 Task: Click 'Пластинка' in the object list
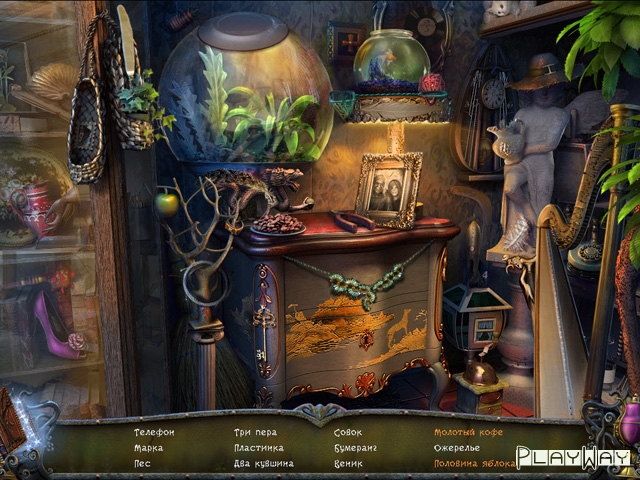tap(259, 448)
